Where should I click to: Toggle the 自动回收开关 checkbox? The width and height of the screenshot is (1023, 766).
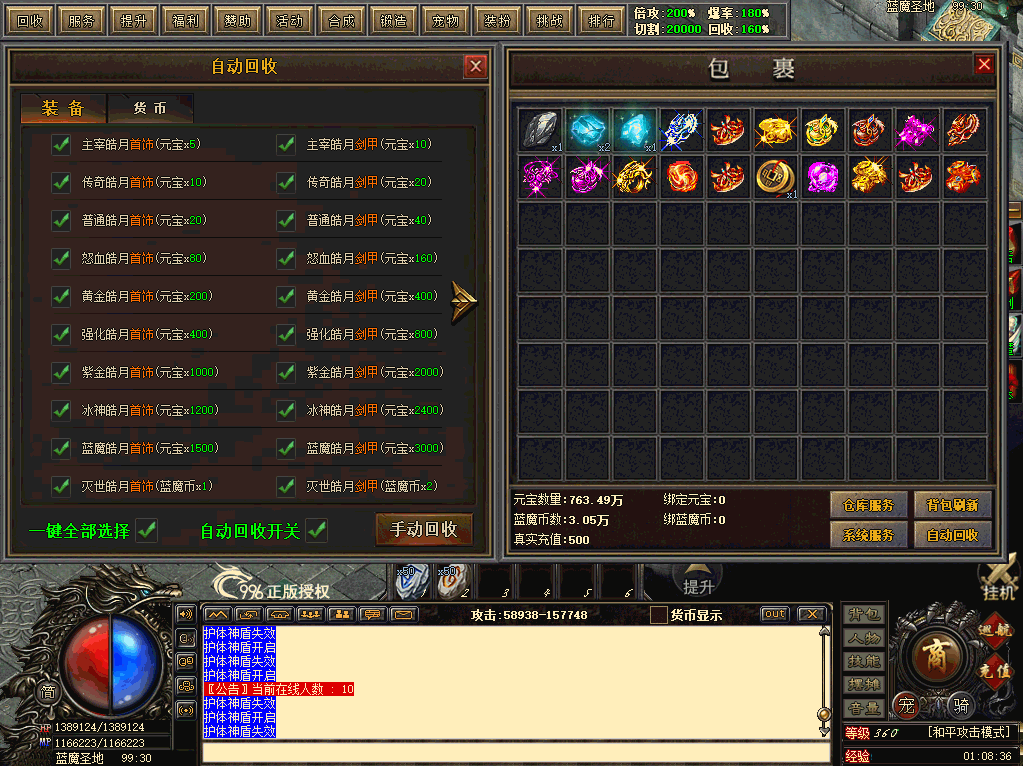[x=317, y=530]
